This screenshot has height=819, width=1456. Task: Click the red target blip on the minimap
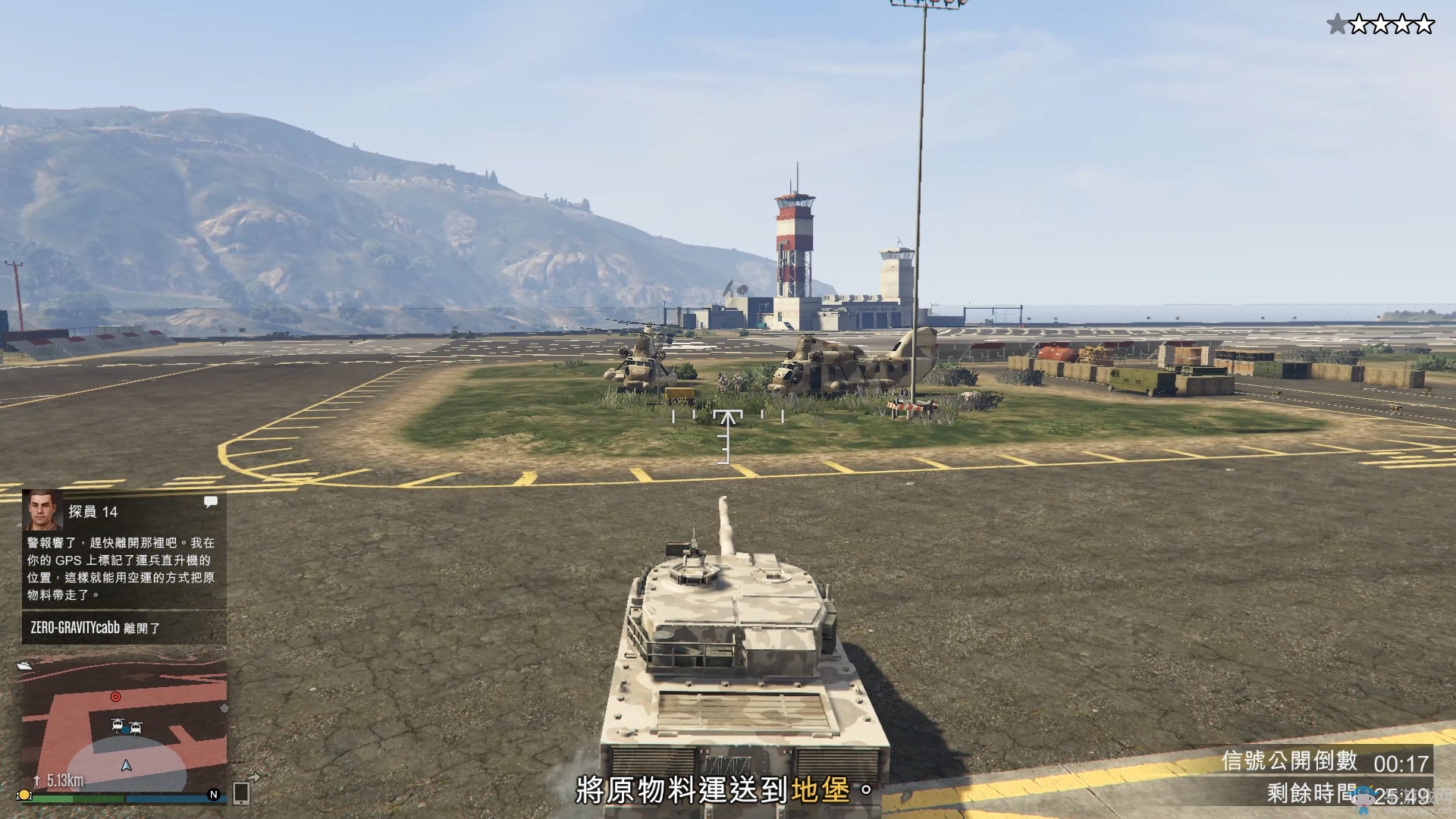(x=115, y=696)
